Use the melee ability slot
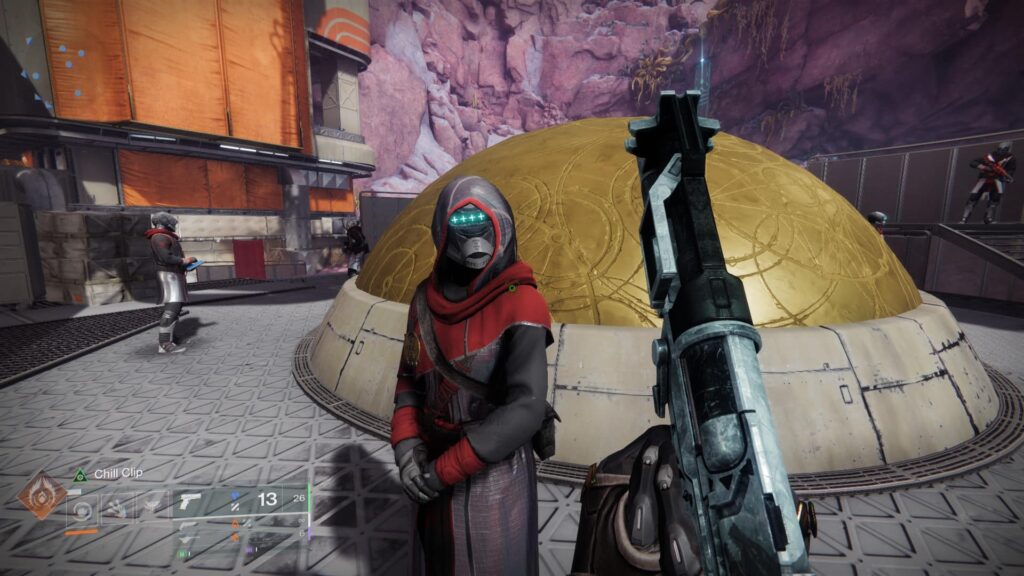This screenshot has height=576, width=1024. coord(116,508)
